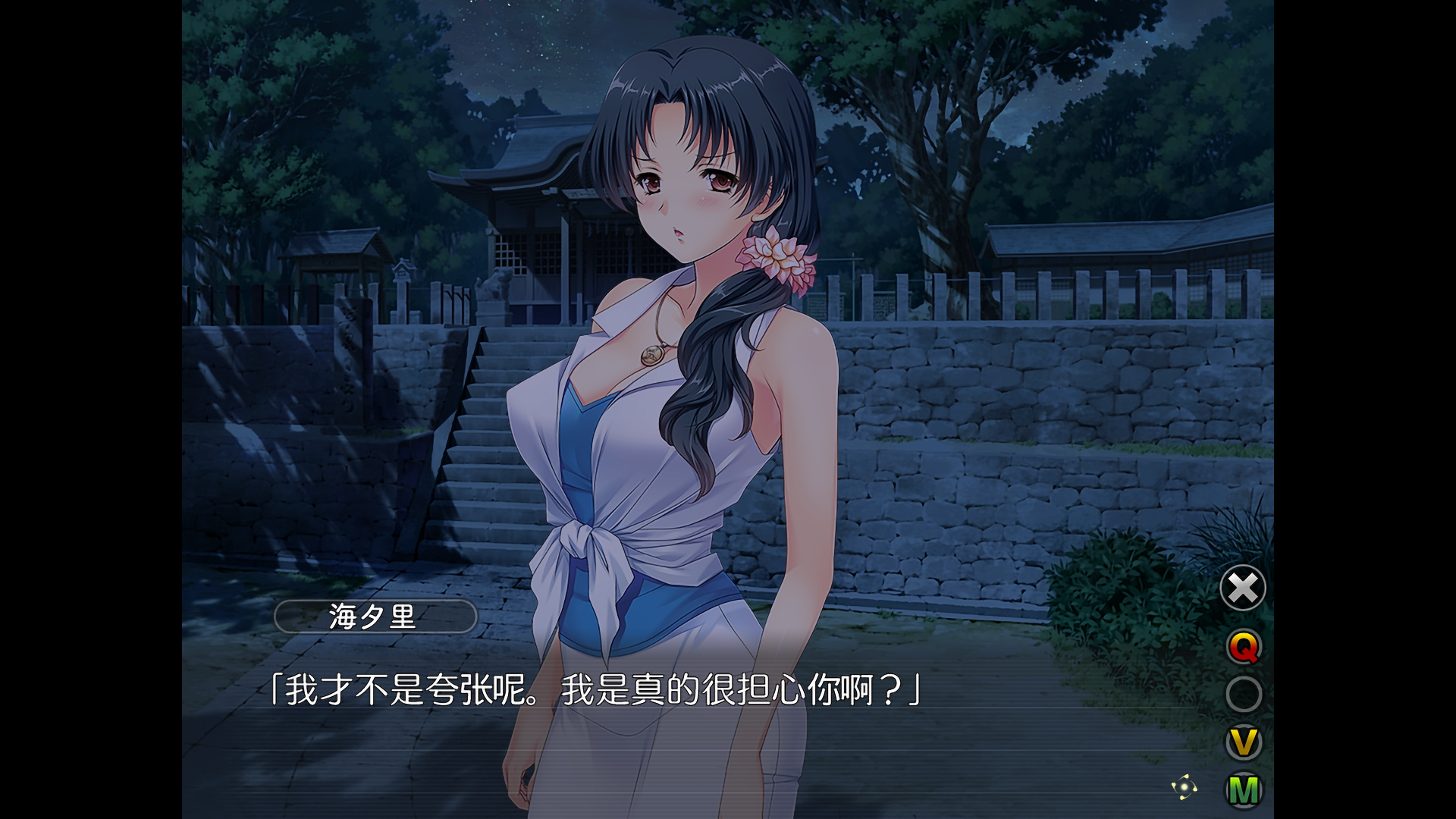Click the topmost icon in the right sidebar
This screenshot has height=819, width=1456.
pyautogui.click(x=1242, y=588)
